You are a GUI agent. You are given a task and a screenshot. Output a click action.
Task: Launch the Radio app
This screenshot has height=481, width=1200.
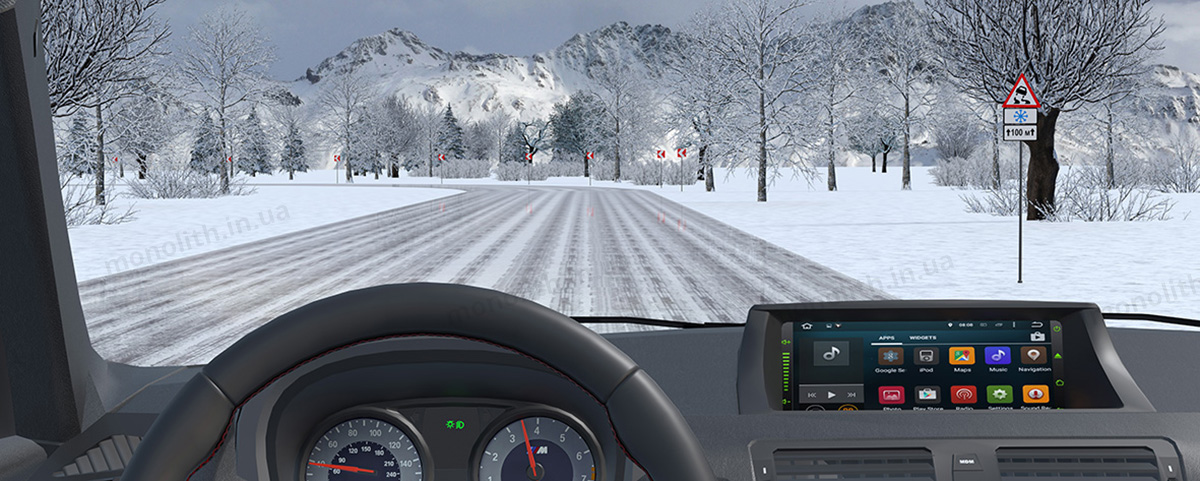click(x=963, y=394)
